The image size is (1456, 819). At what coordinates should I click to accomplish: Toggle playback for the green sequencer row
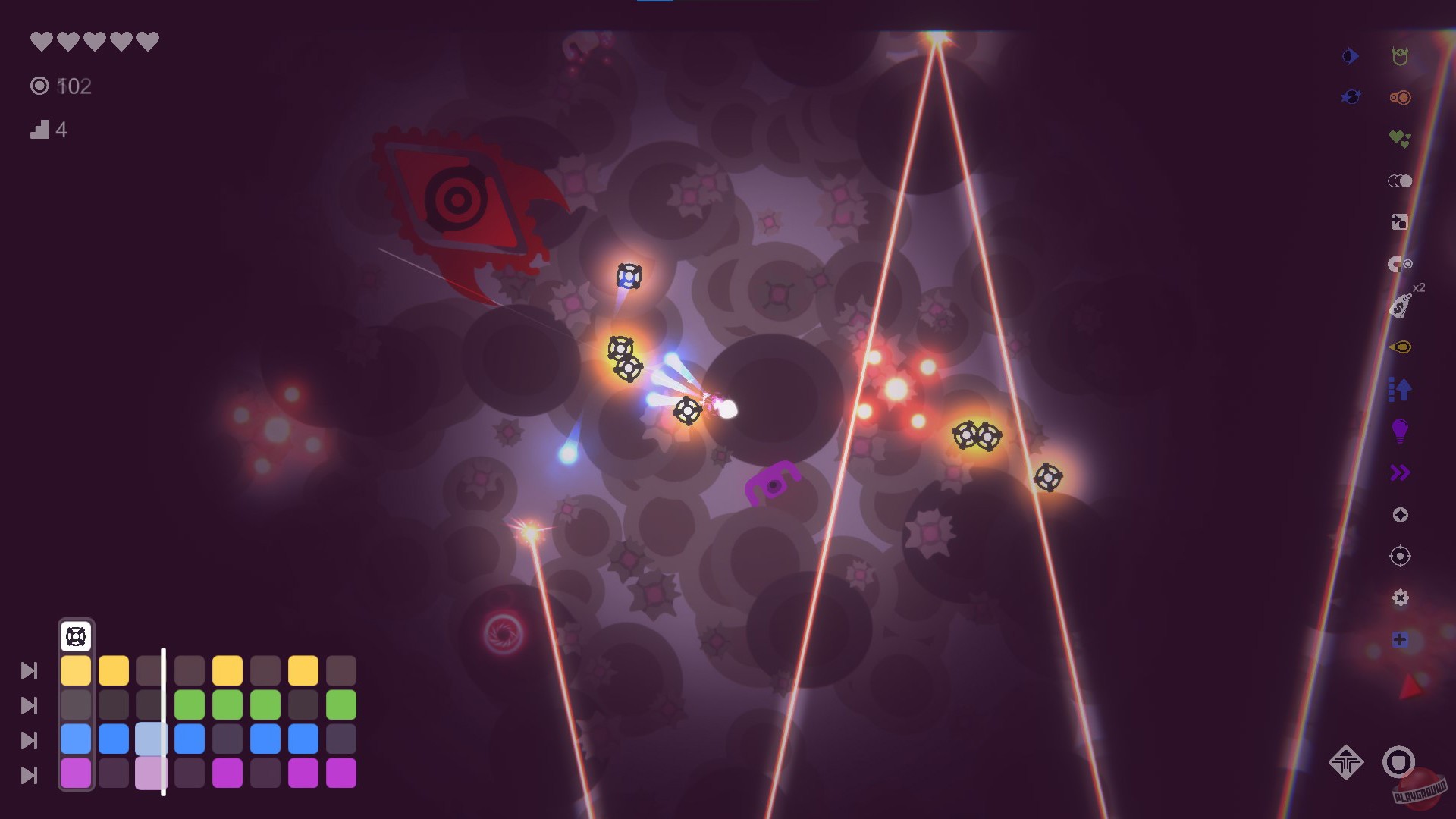pyautogui.click(x=30, y=706)
